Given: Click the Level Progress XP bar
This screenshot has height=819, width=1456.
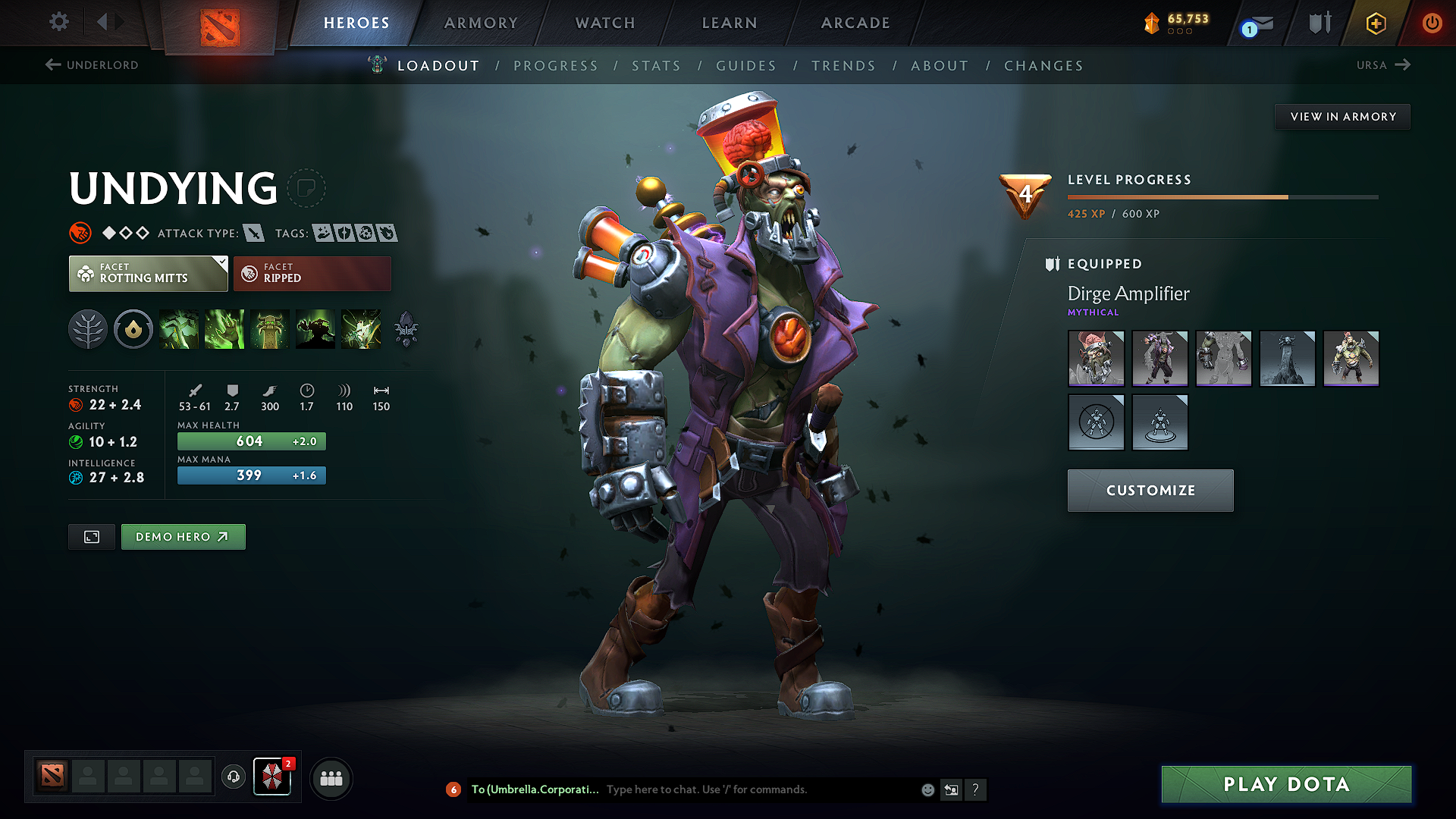Looking at the screenshot, I should (1221, 196).
